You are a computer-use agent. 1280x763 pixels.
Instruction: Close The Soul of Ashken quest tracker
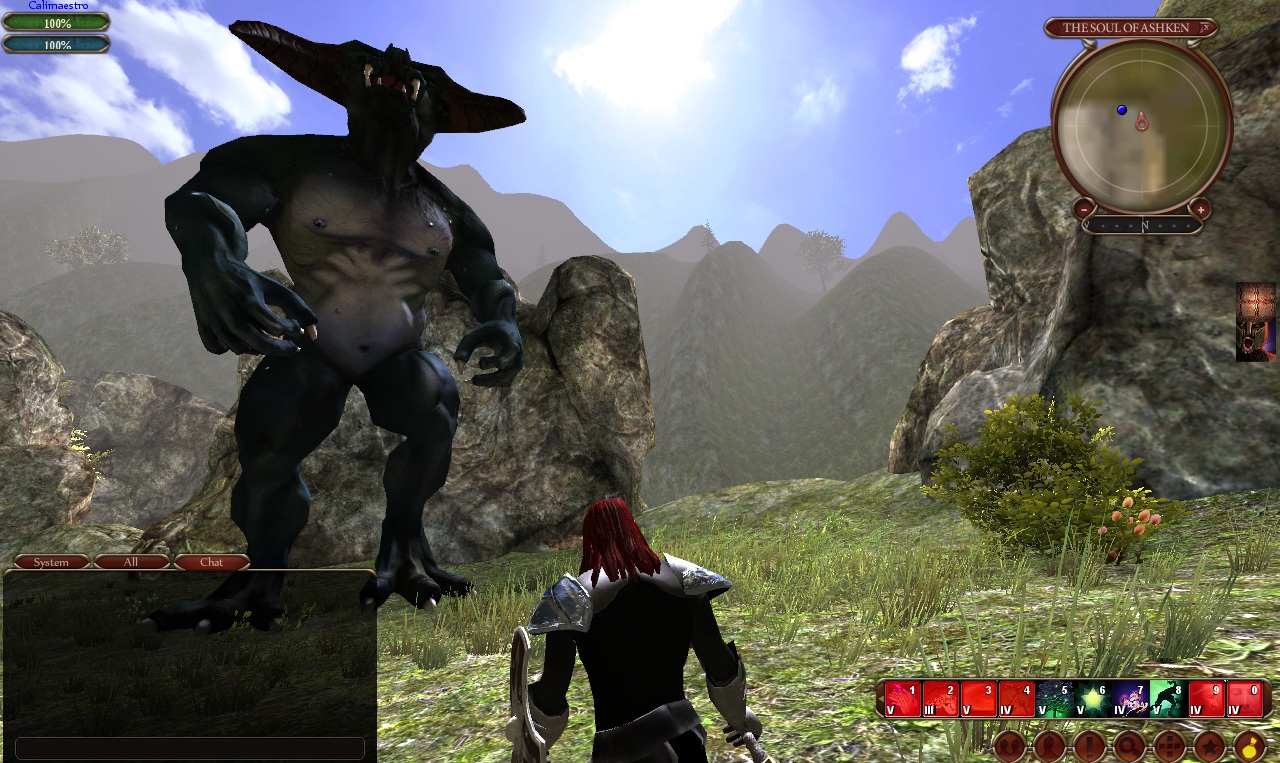click(1205, 28)
